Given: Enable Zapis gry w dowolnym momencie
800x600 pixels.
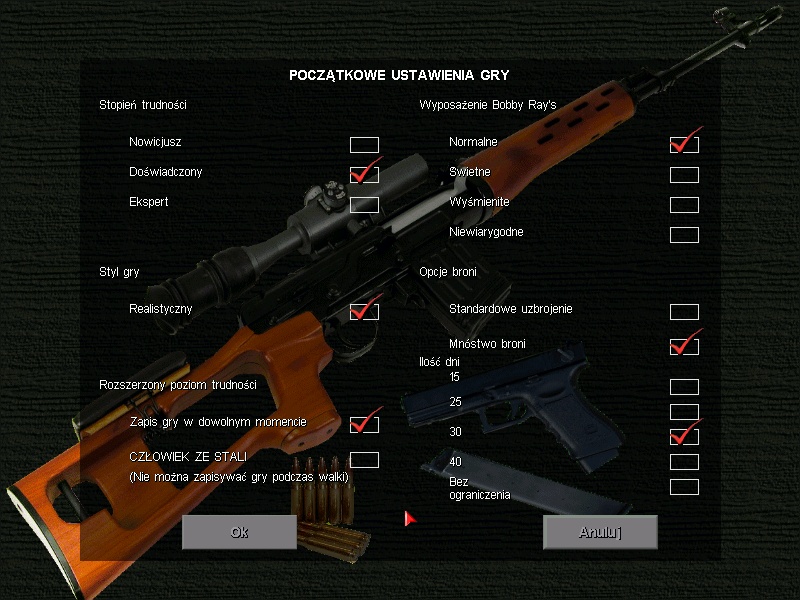Looking at the screenshot, I should pos(364,425).
